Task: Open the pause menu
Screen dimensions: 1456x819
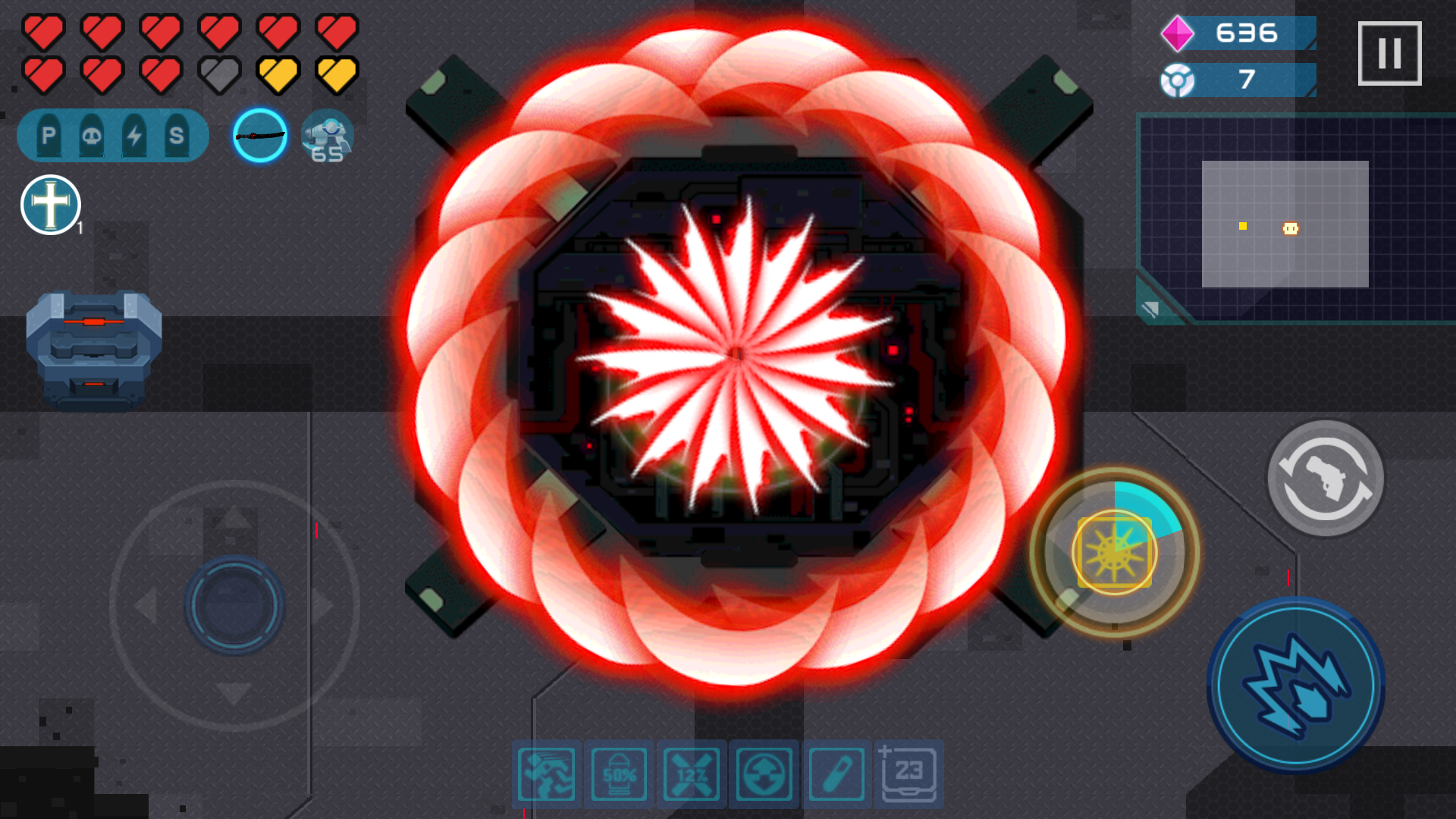Action: coord(1390,50)
